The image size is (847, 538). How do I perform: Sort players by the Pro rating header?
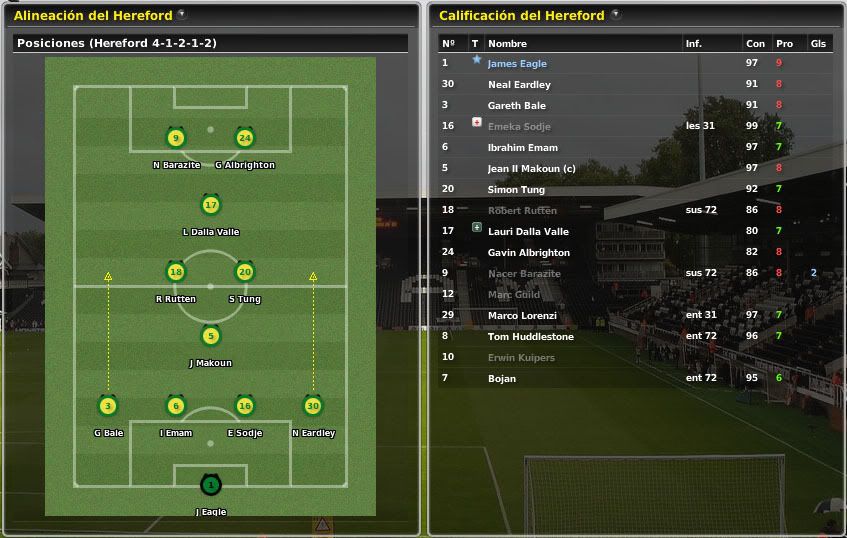[783, 43]
